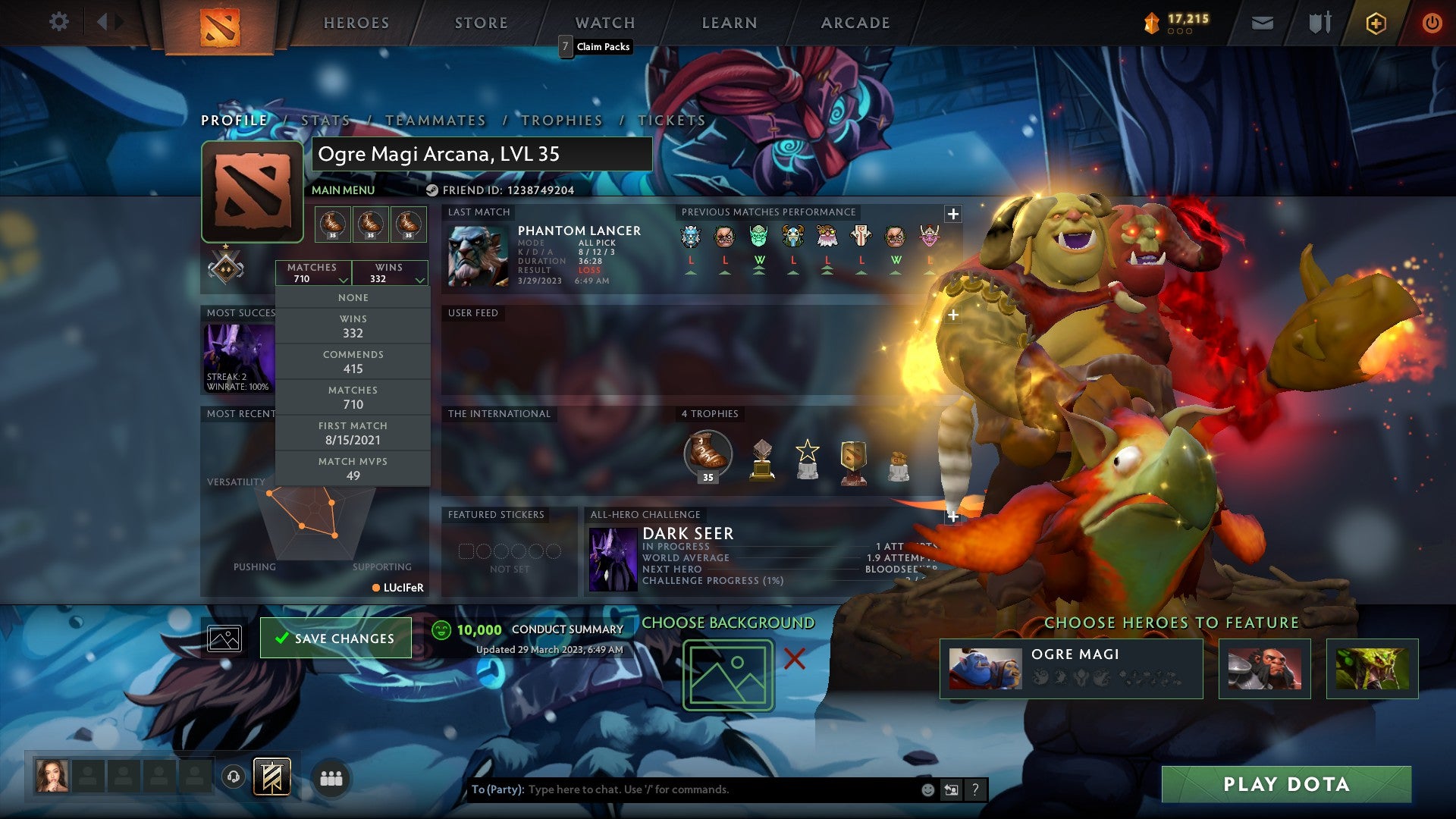The width and height of the screenshot is (1456, 819).
Task: Click the Dota 2 logo in top bar
Action: tap(220, 23)
